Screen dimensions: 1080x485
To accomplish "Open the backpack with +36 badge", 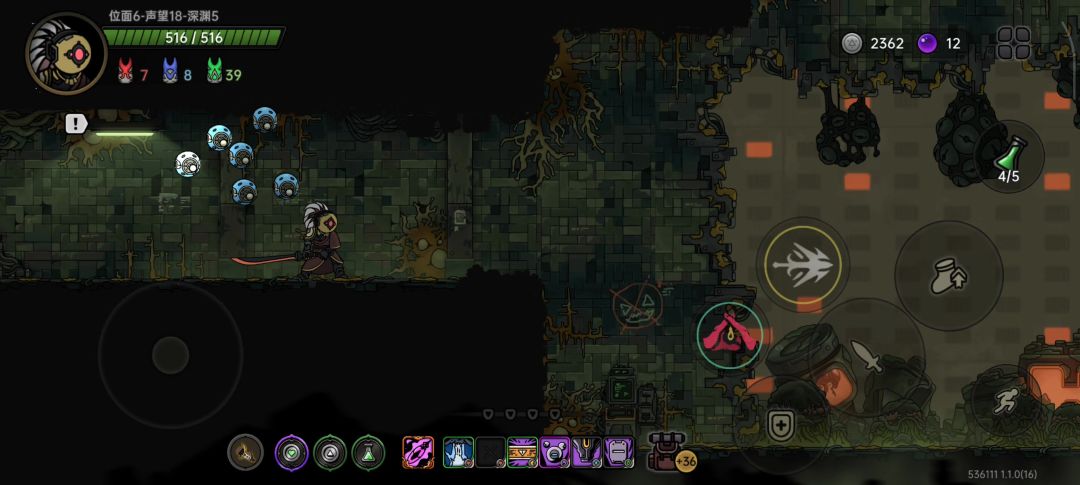I will click(x=666, y=452).
